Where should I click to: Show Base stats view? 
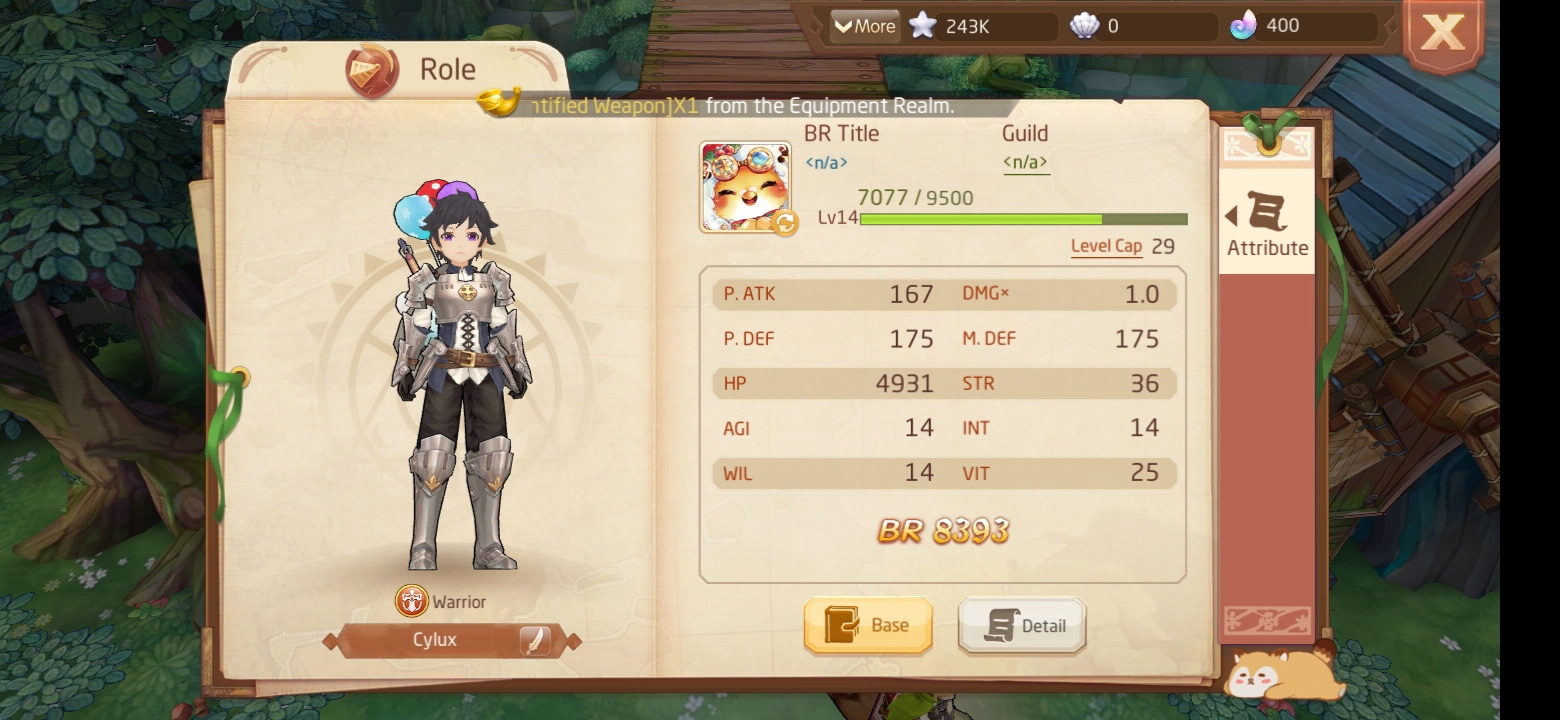868,625
